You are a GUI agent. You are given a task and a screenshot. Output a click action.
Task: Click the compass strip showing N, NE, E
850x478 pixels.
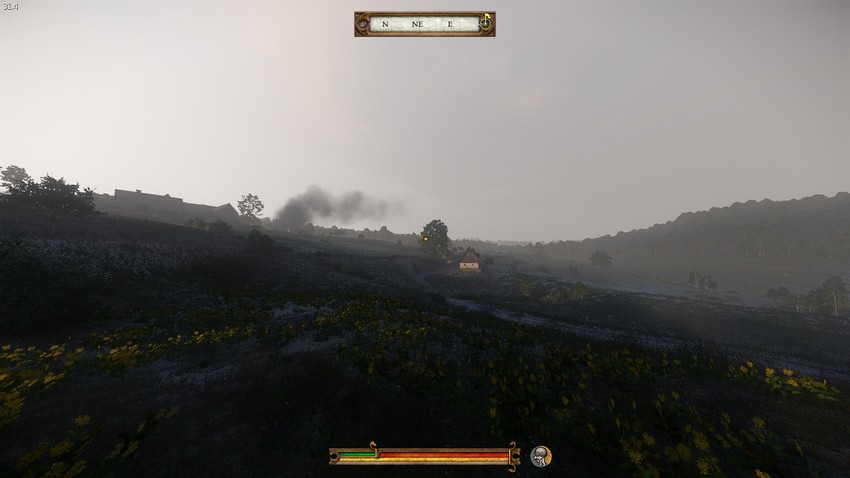pos(423,24)
